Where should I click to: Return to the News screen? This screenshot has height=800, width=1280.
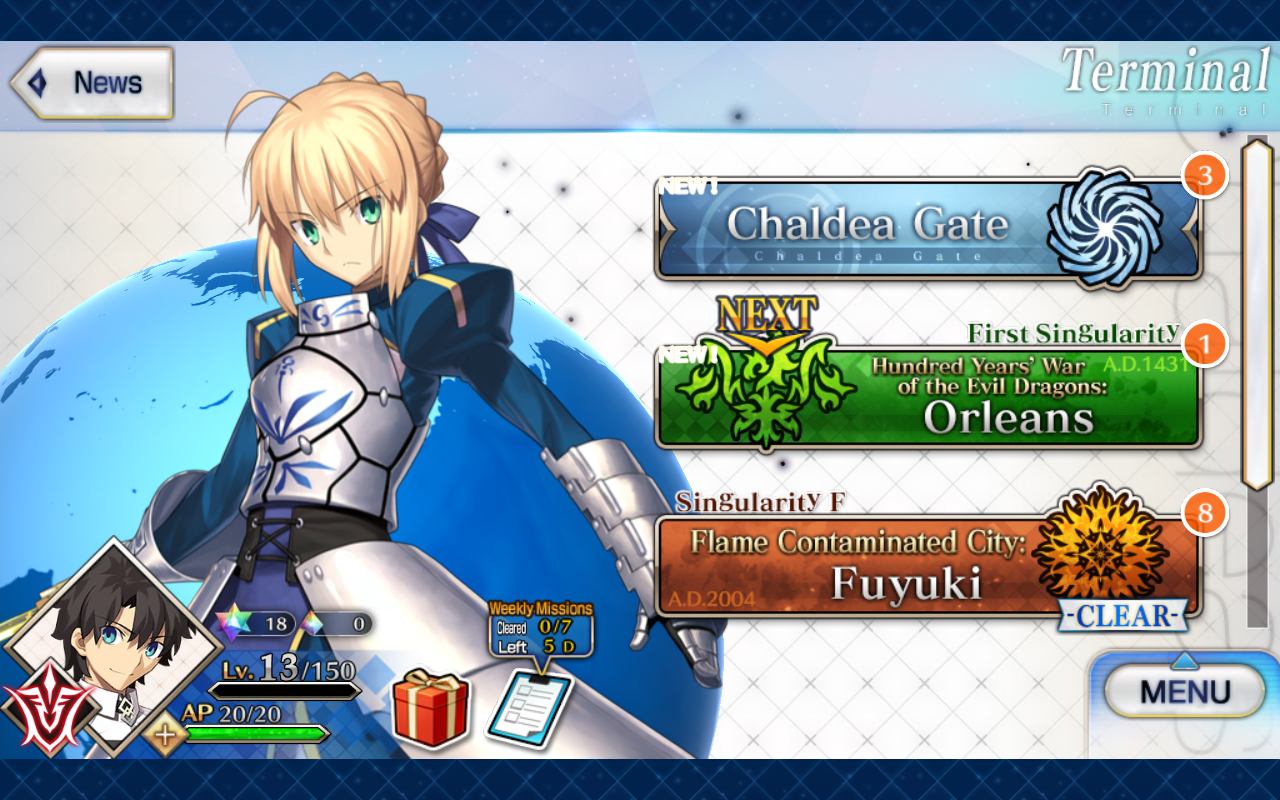(x=88, y=82)
